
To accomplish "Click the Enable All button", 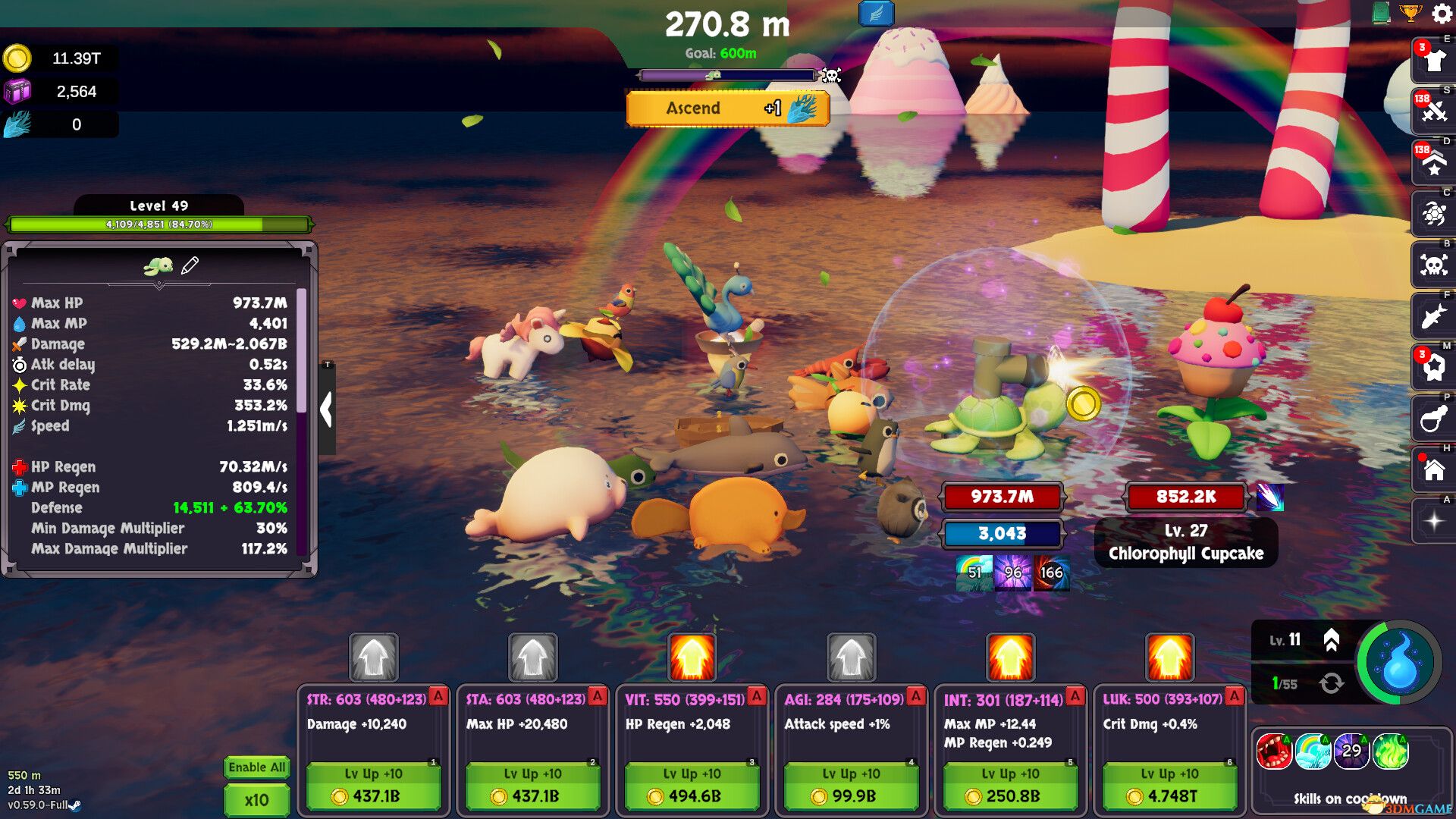I will click(256, 767).
